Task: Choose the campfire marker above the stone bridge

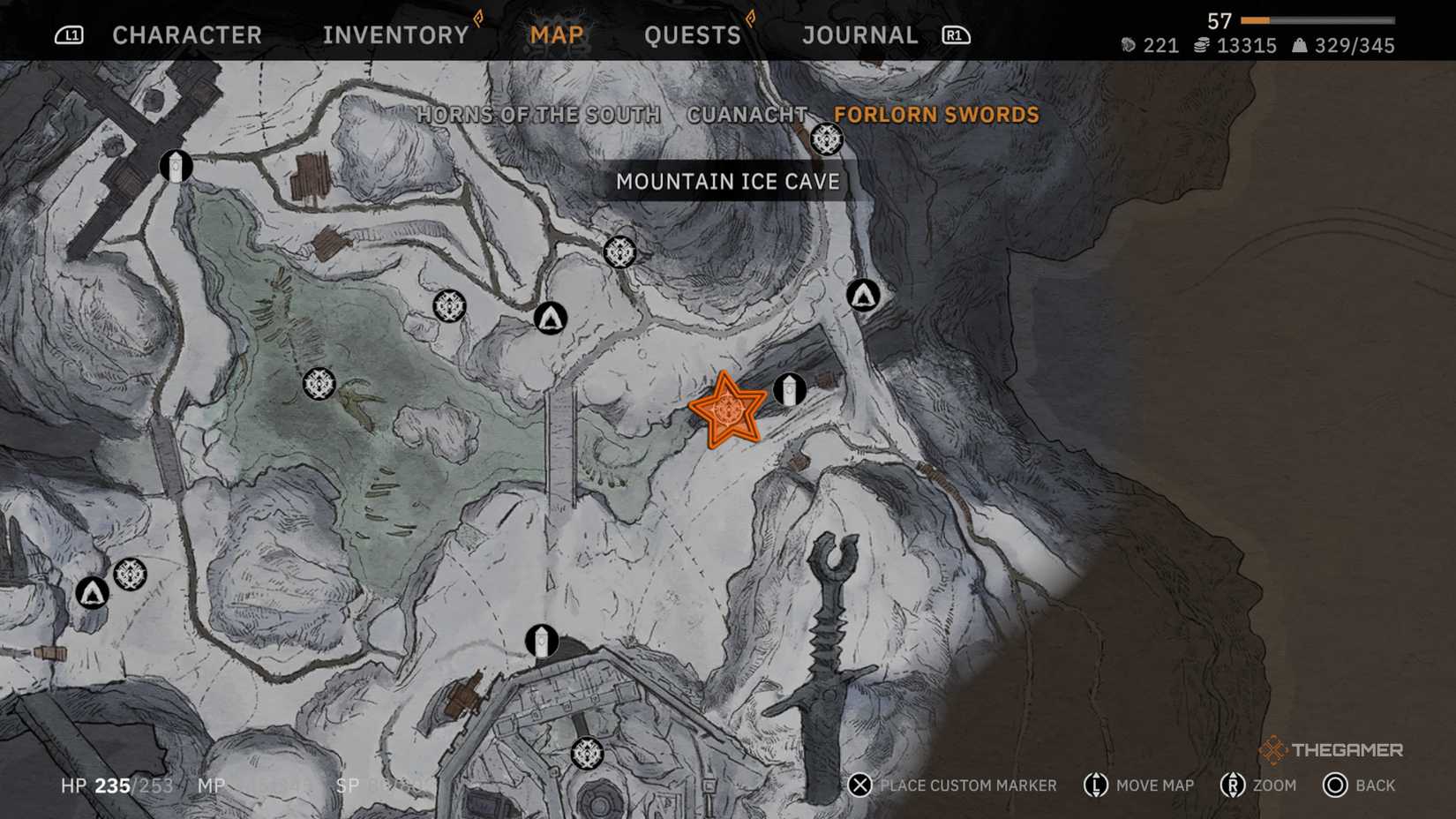Action: coord(551,318)
